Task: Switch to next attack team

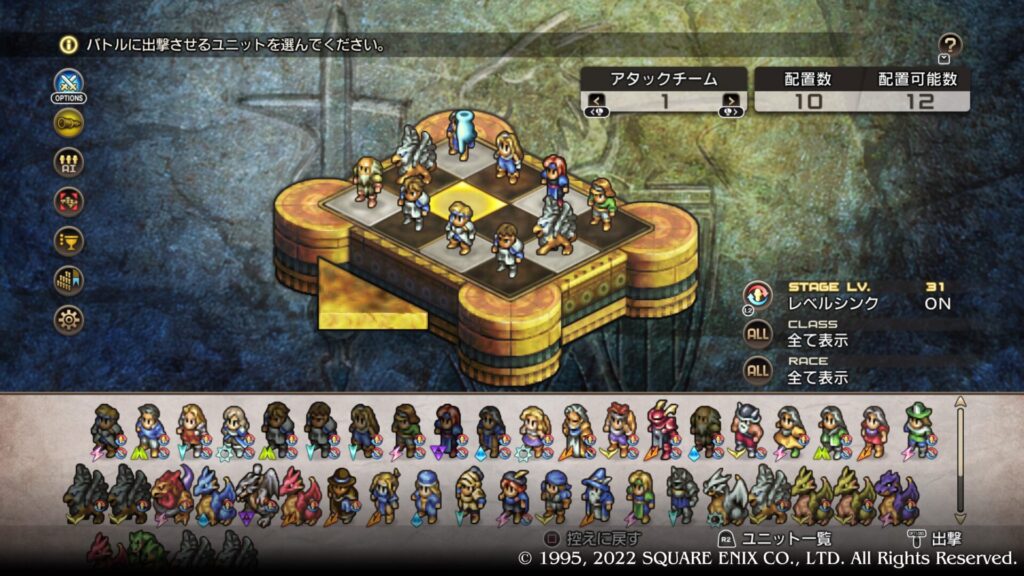Action: tap(732, 100)
